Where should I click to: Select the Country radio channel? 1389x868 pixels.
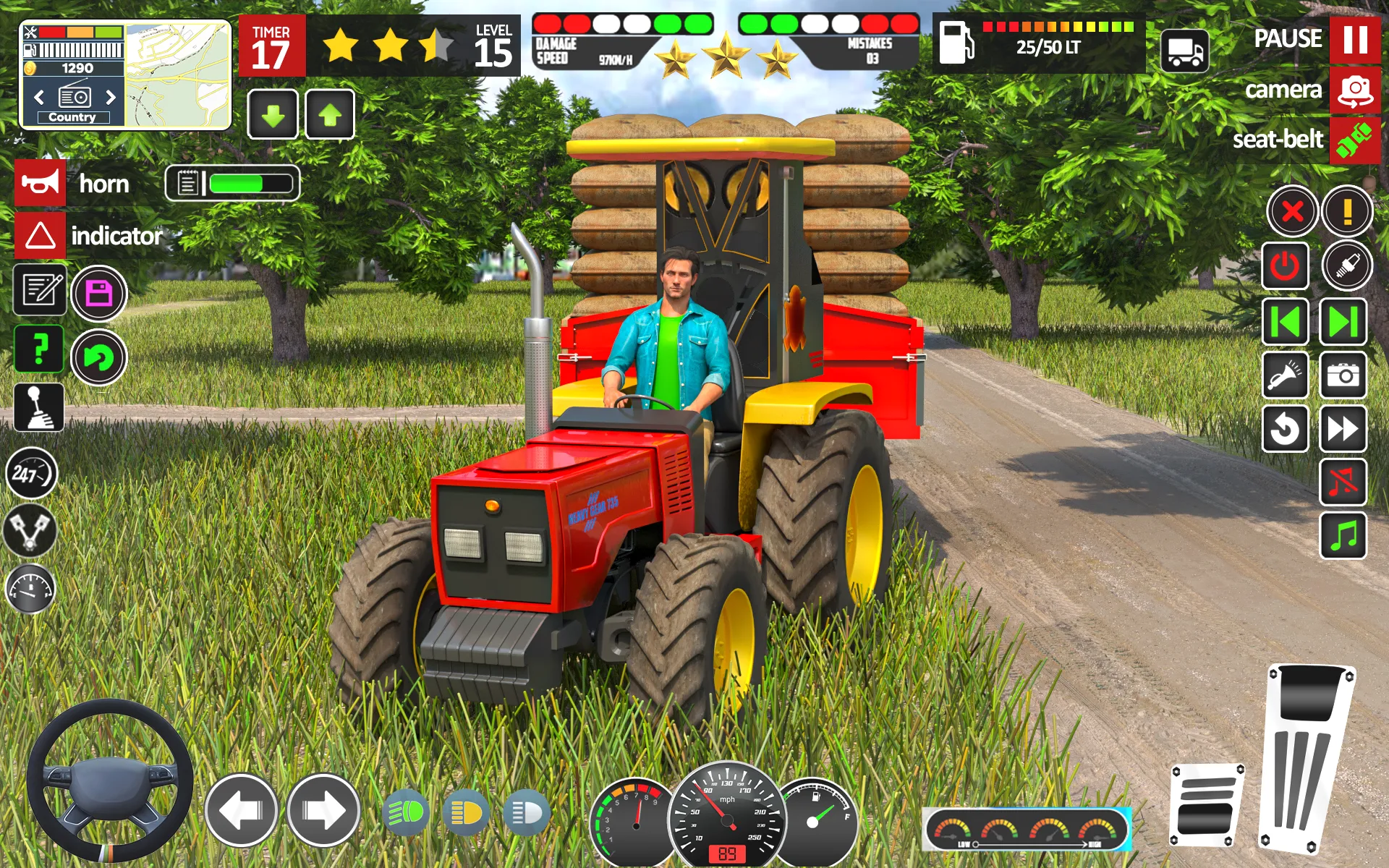tap(72, 116)
